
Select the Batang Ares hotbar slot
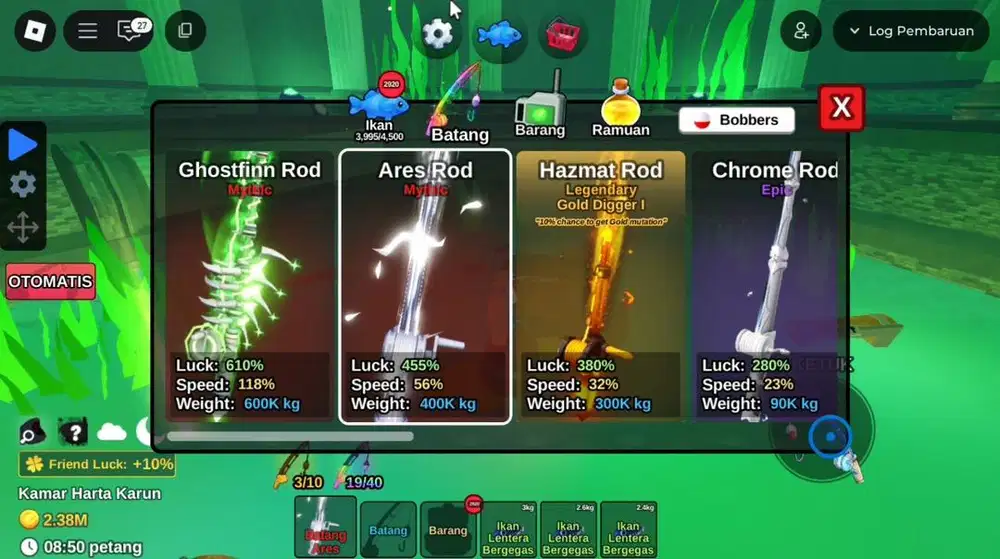coord(325,527)
